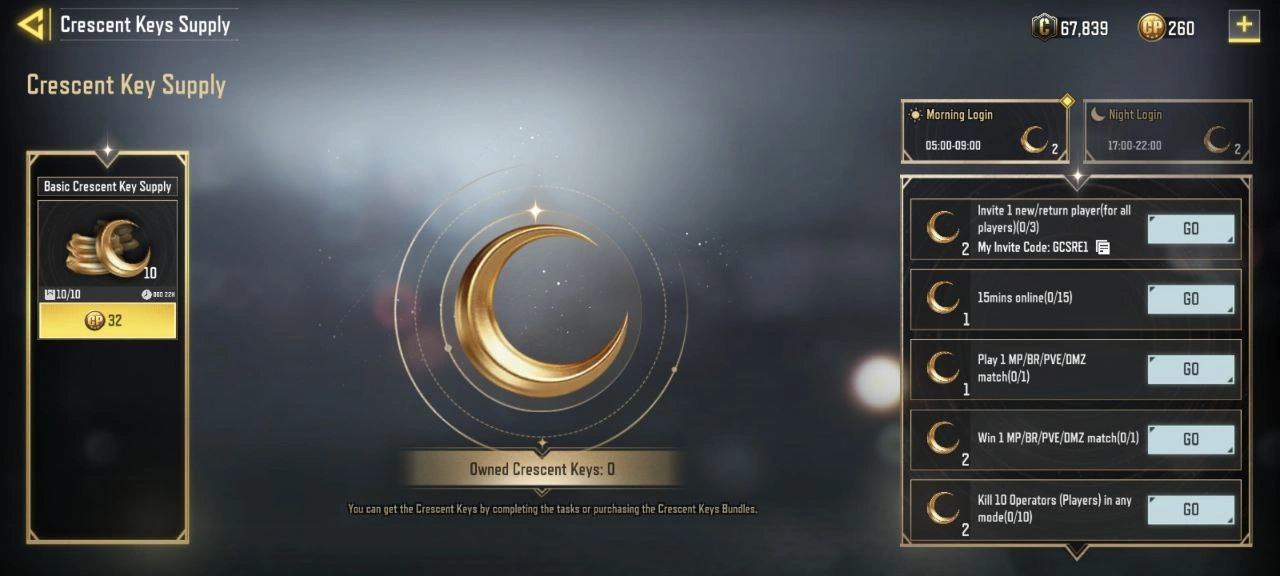1280x576 pixels.
Task: Click GO for Play 1 match task
Action: (1190, 369)
